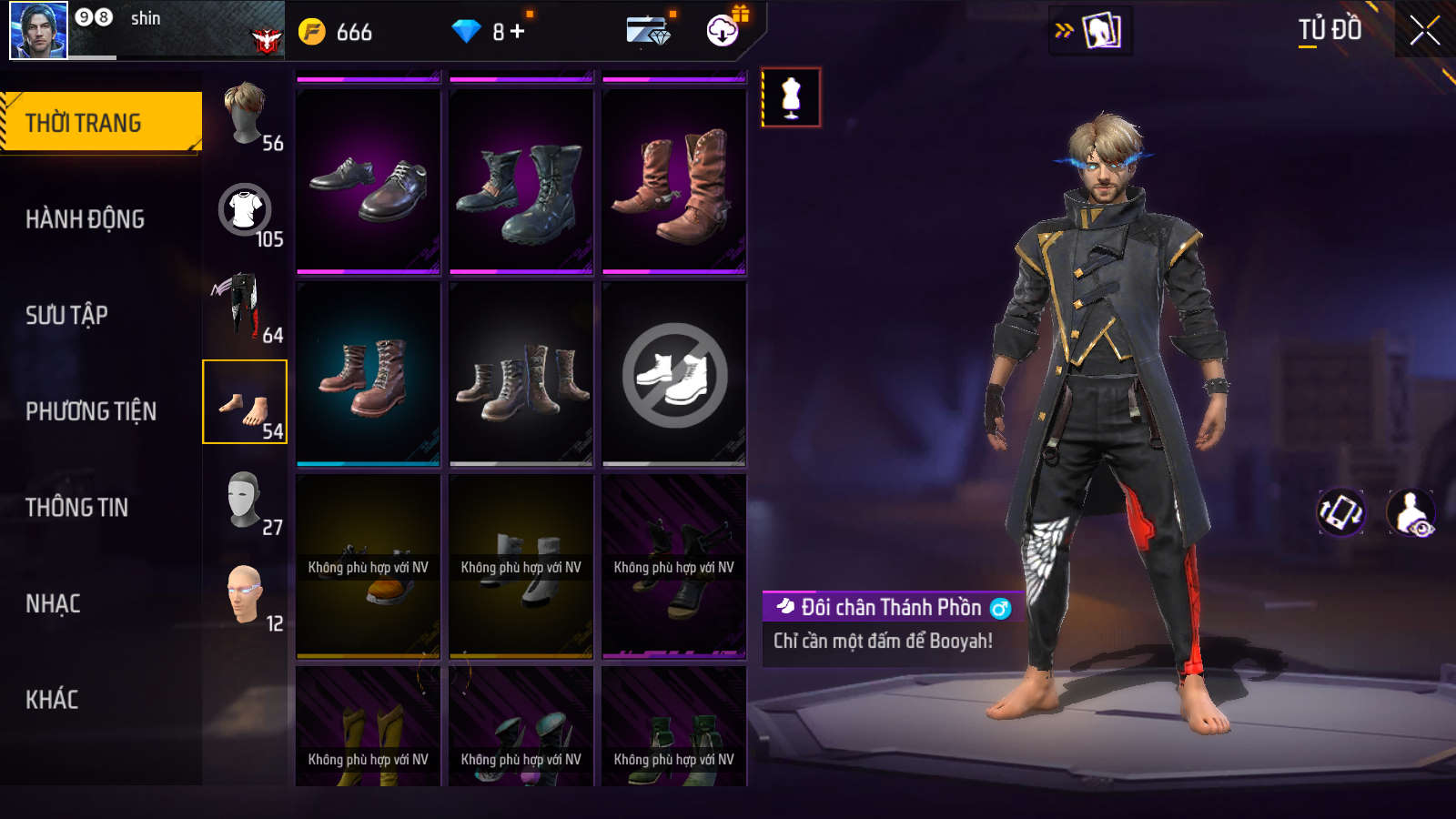Open the NHẠC music tab

point(53,603)
